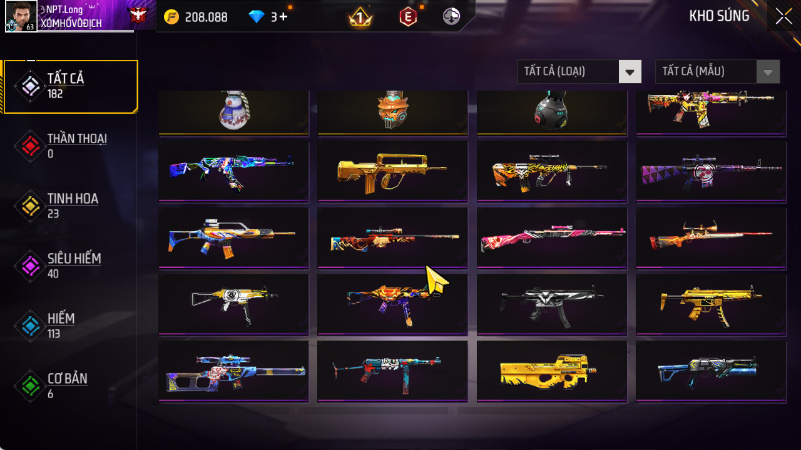
Task: Open the Tinh Hoa rarity tab
Action: click(68, 206)
